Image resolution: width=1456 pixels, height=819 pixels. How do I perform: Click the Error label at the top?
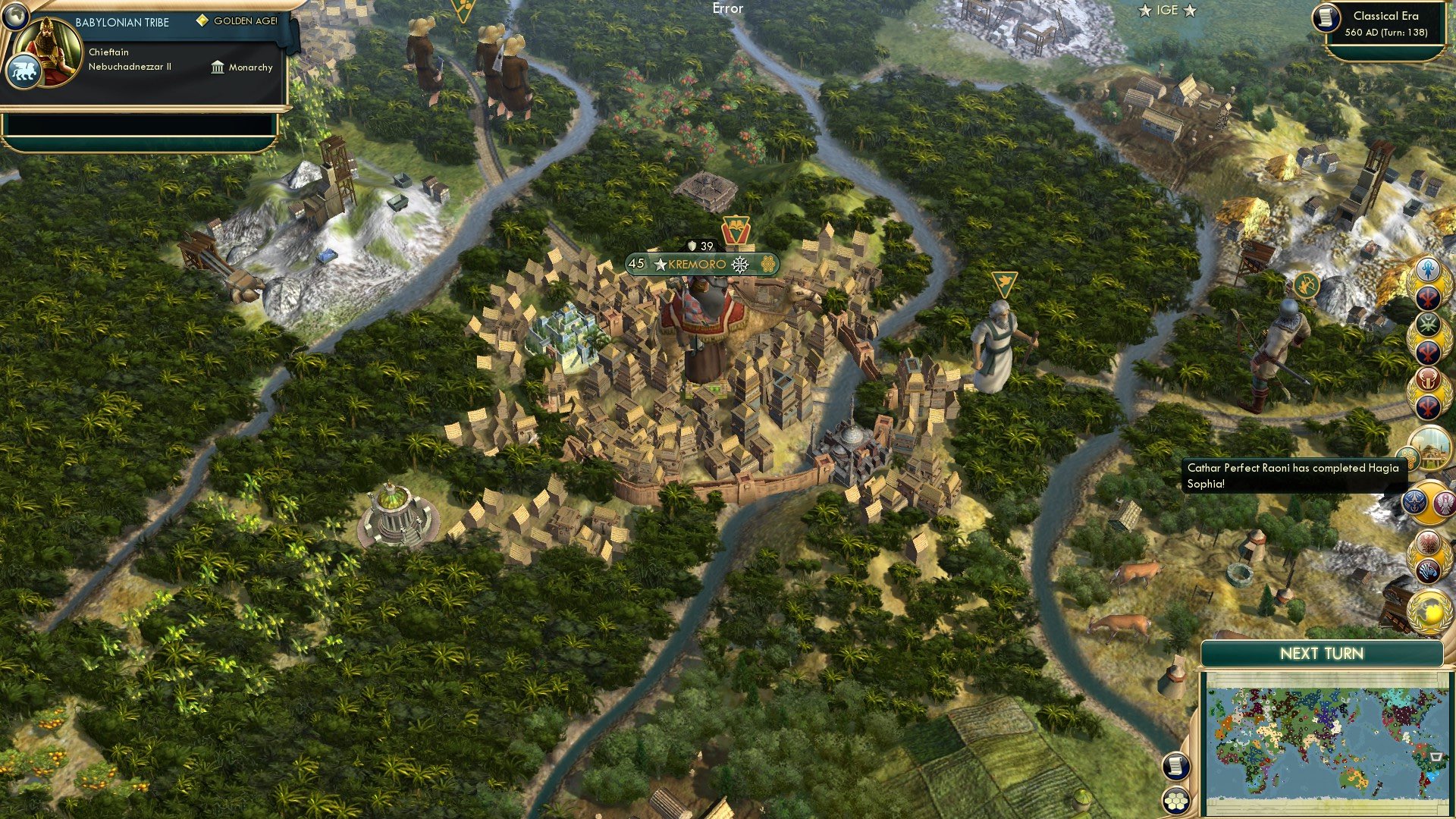pos(726,9)
